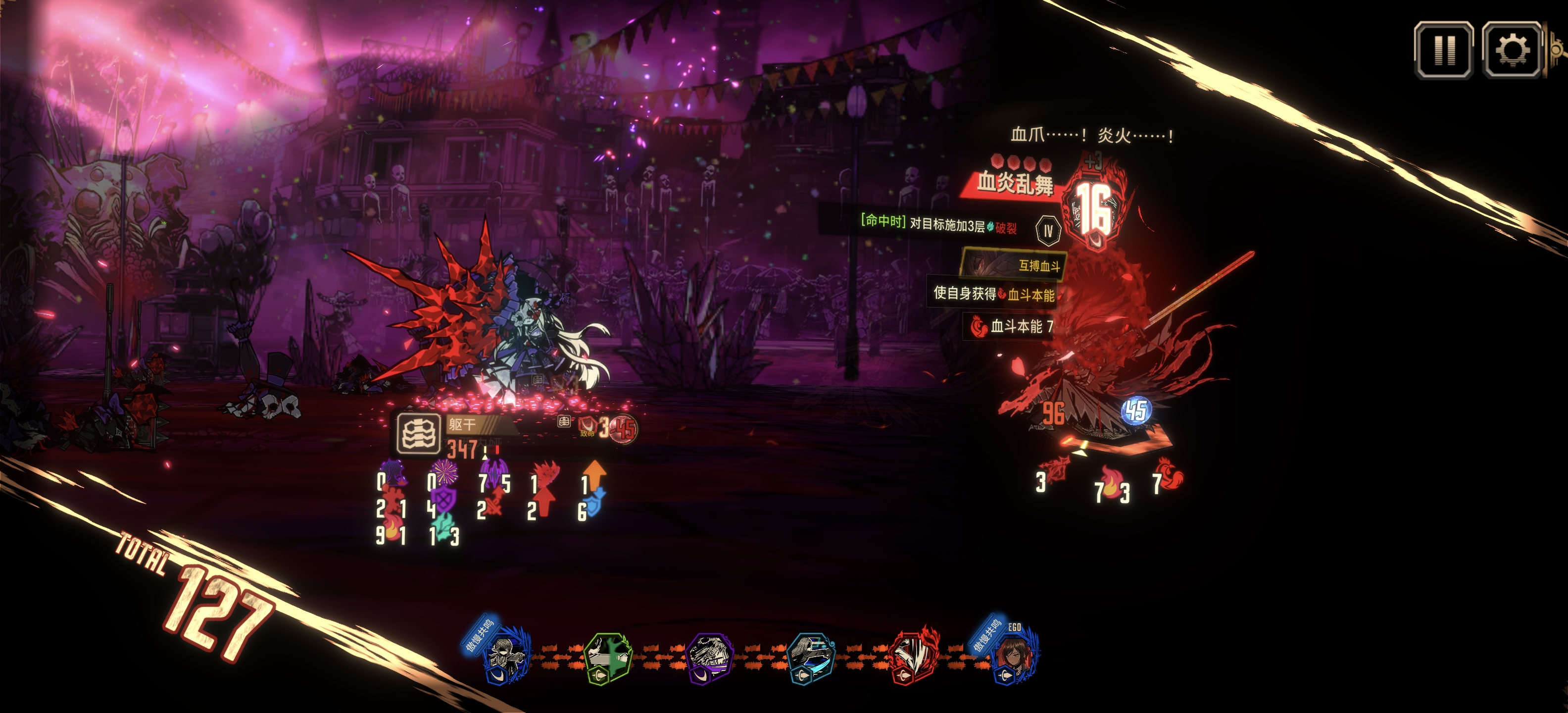1568x713 pixels.
Task: Open settings via the gear button
Action: tap(1512, 50)
